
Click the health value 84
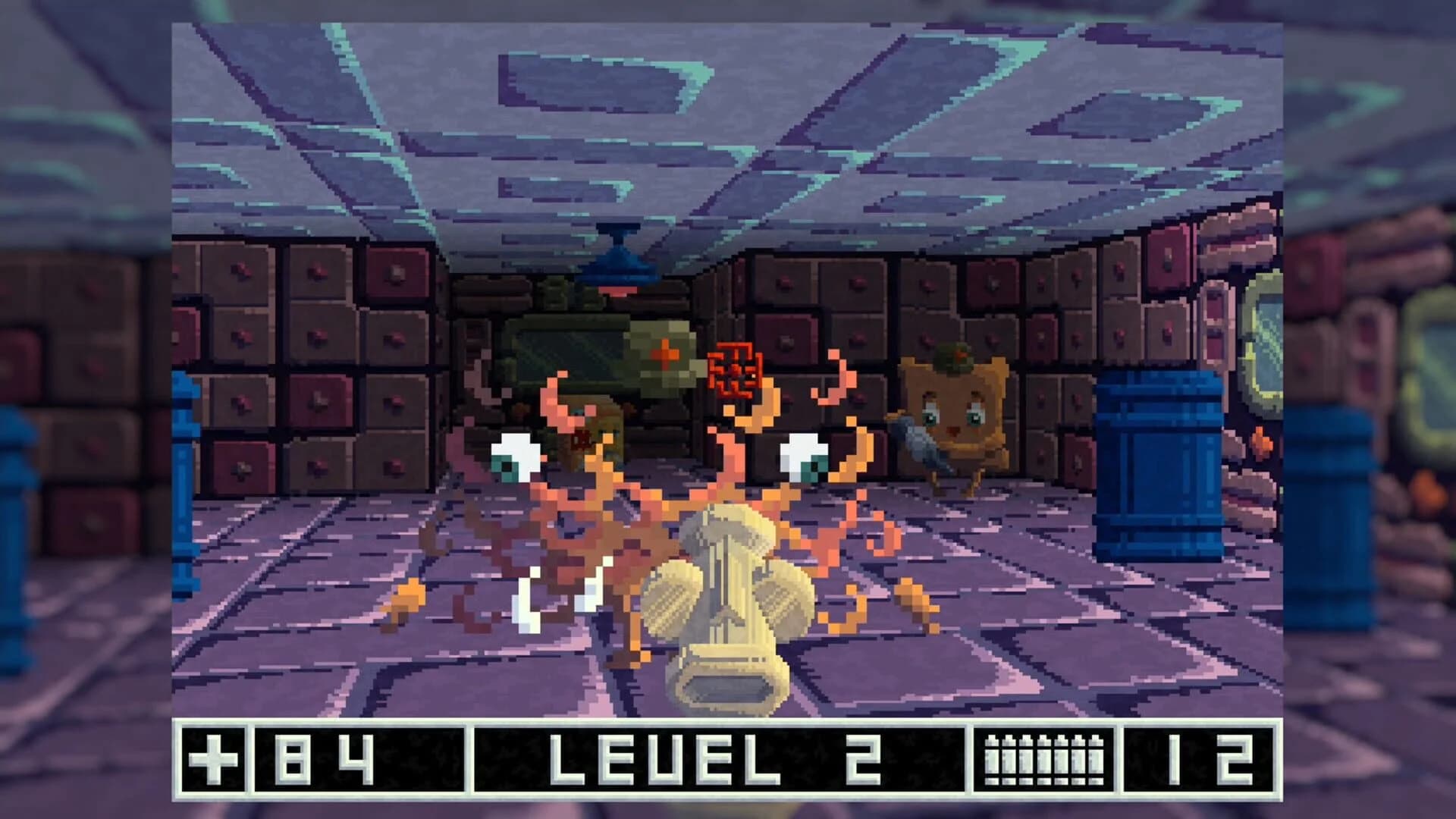tap(326, 760)
